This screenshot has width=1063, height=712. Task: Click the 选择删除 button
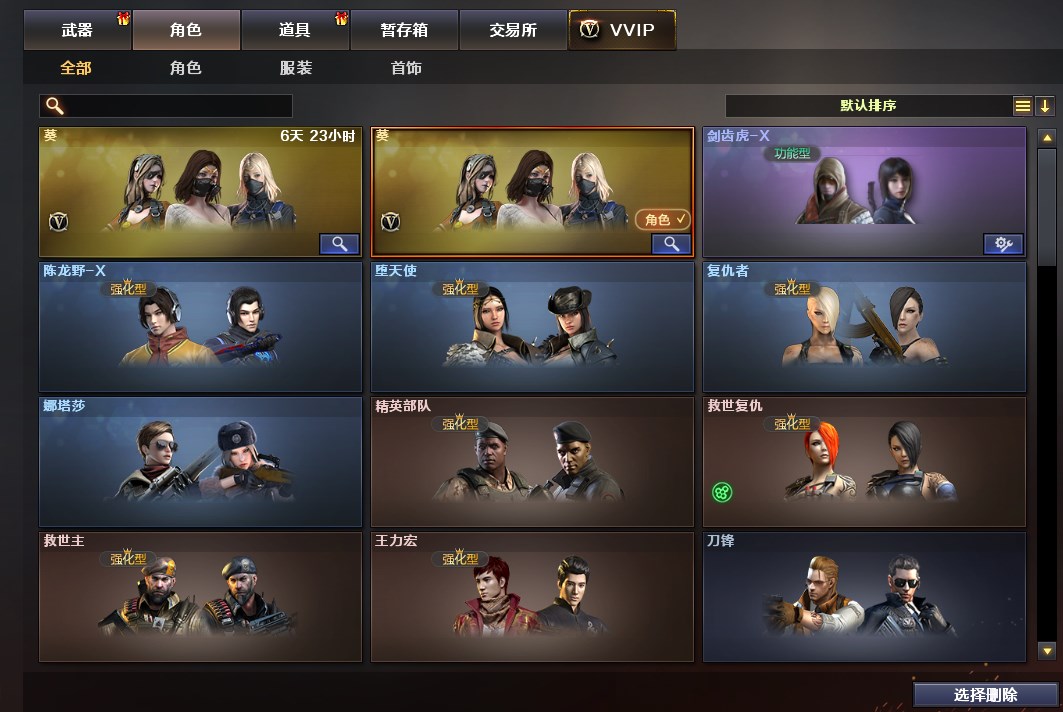985,695
